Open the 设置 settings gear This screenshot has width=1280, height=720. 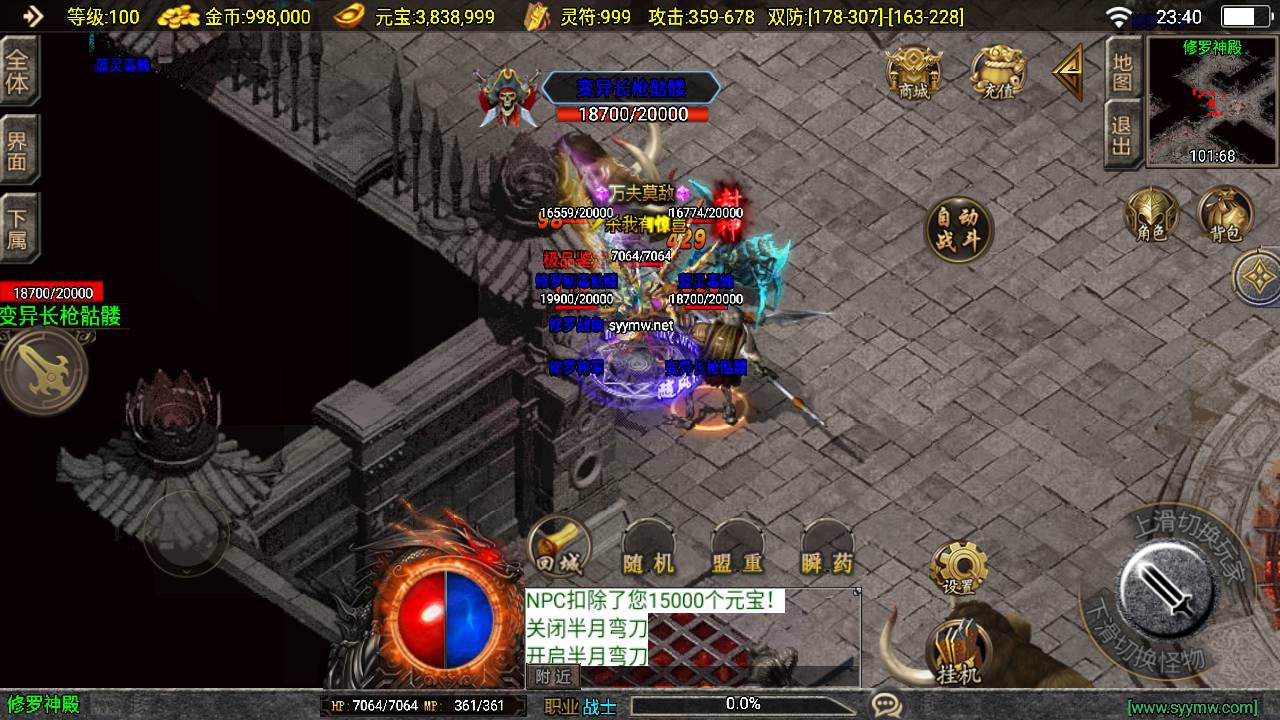coord(958,568)
